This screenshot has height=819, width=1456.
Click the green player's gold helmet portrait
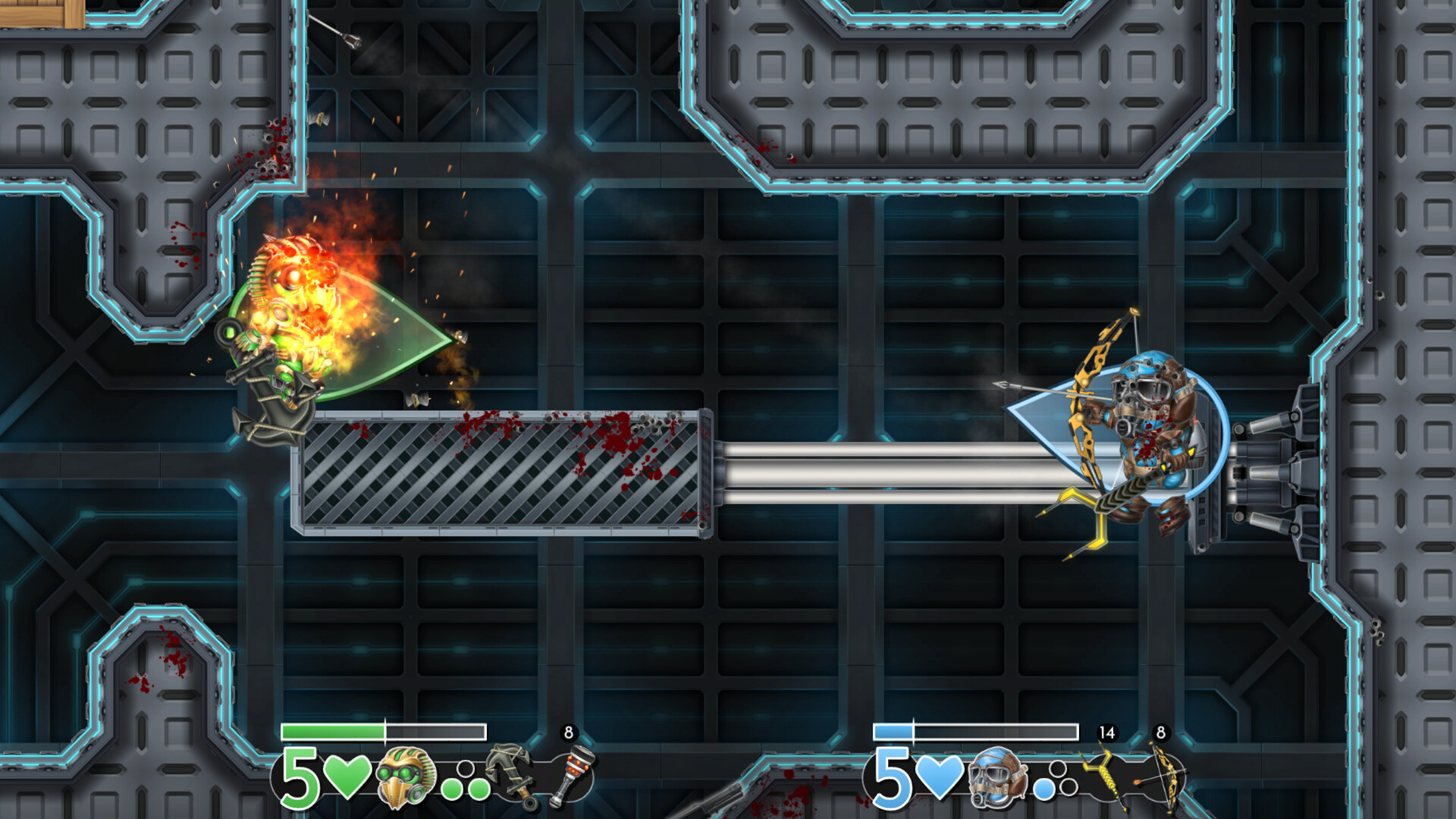coord(406,780)
